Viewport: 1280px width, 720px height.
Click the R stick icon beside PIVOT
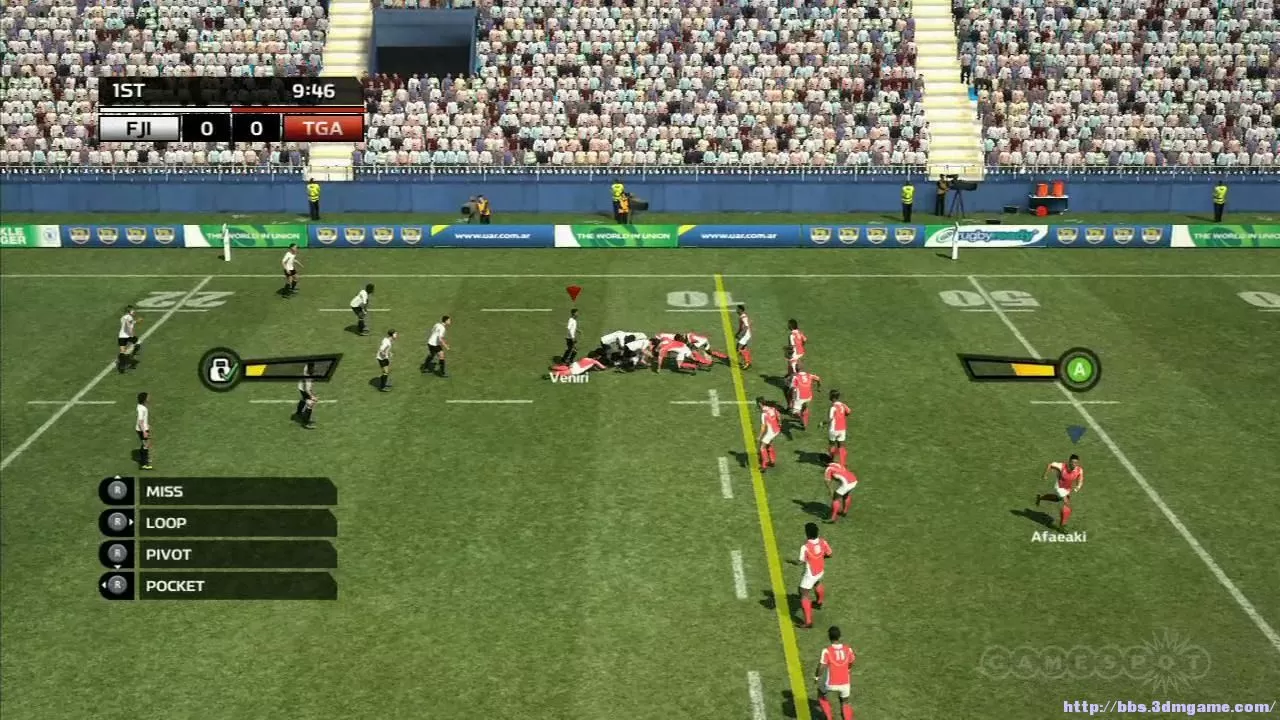[x=115, y=554]
